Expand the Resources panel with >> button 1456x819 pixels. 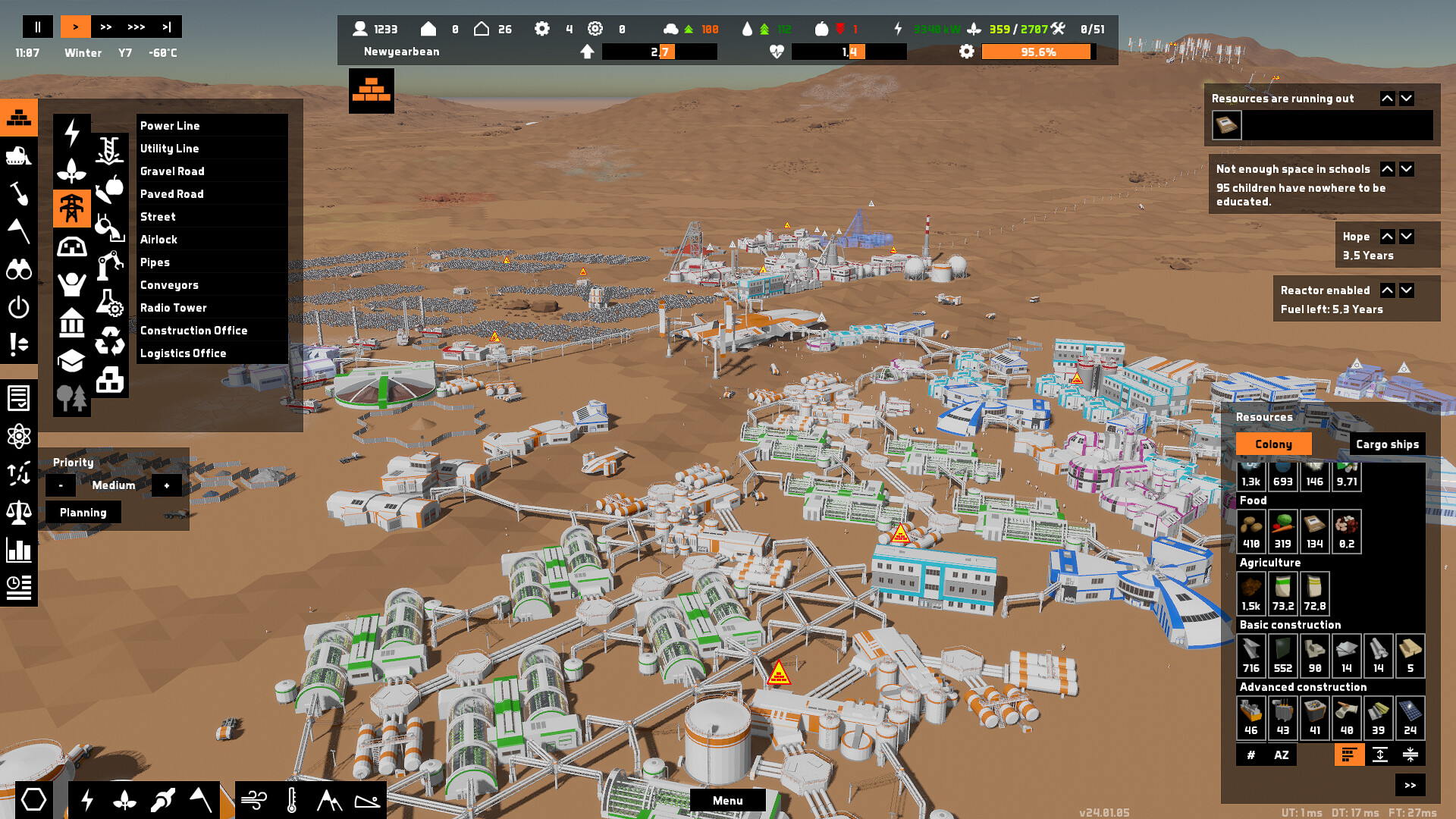tap(1410, 785)
